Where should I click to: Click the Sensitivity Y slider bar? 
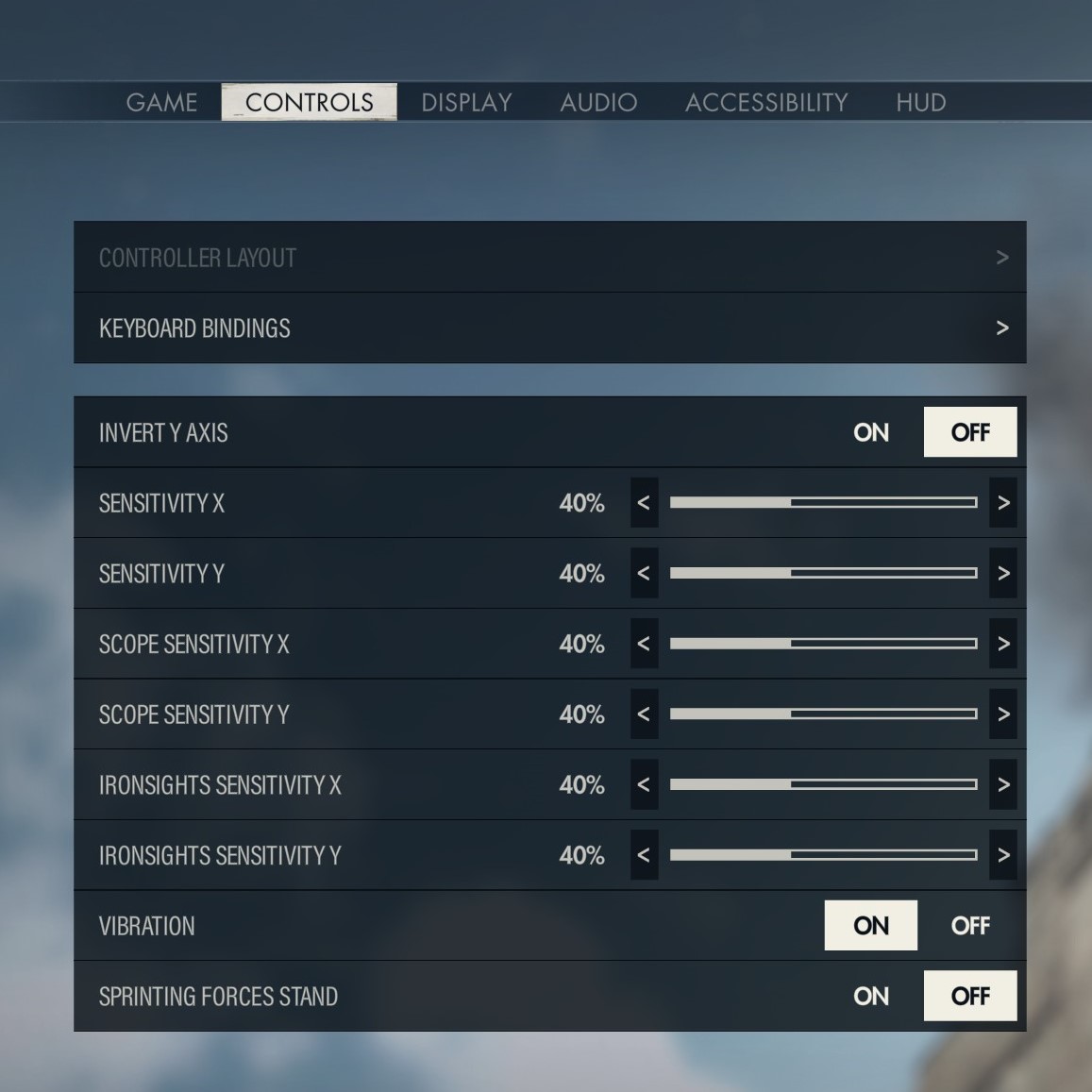click(823, 573)
